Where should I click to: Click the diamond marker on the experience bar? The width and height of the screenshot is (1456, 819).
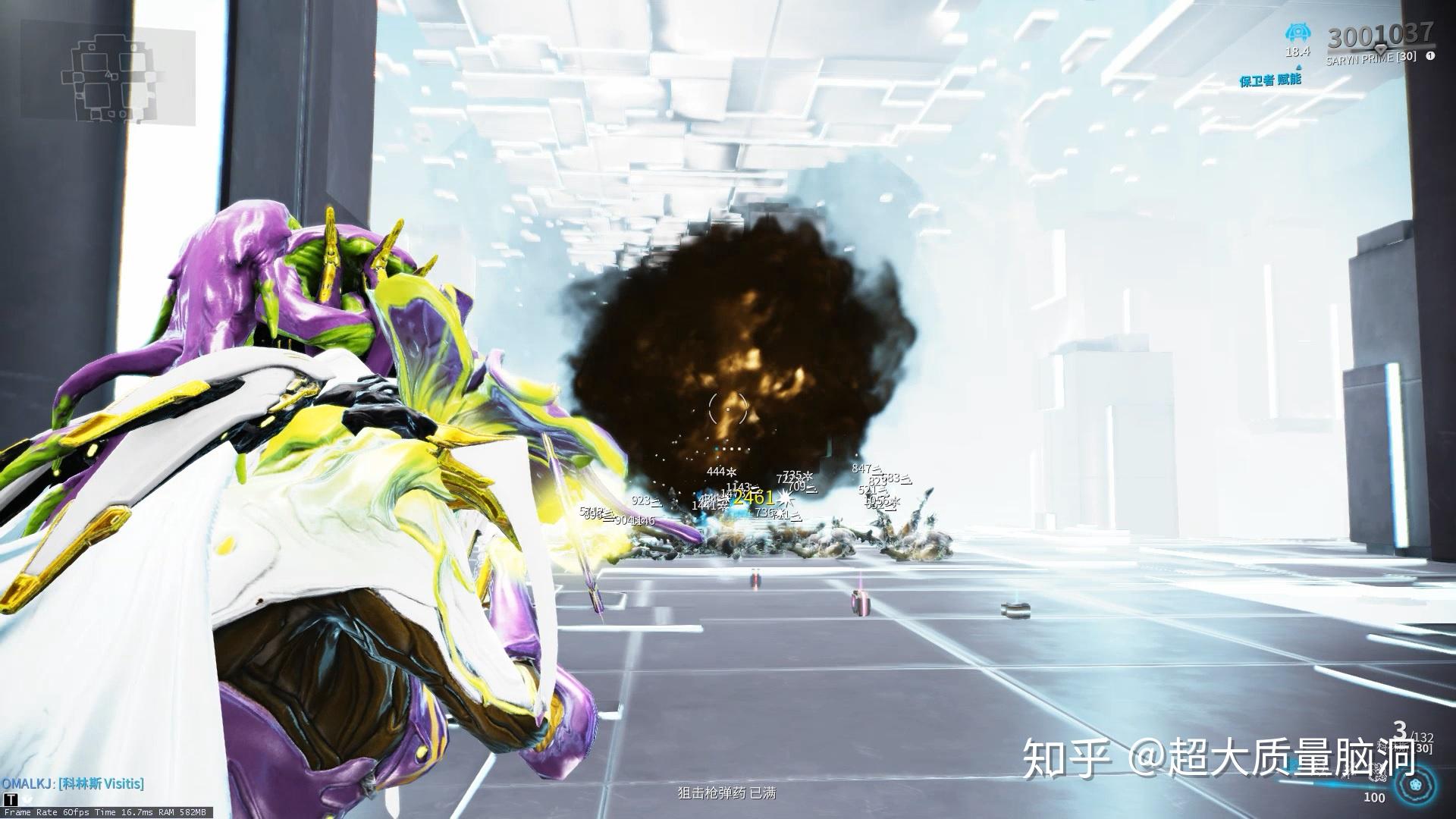coord(1380,50)
